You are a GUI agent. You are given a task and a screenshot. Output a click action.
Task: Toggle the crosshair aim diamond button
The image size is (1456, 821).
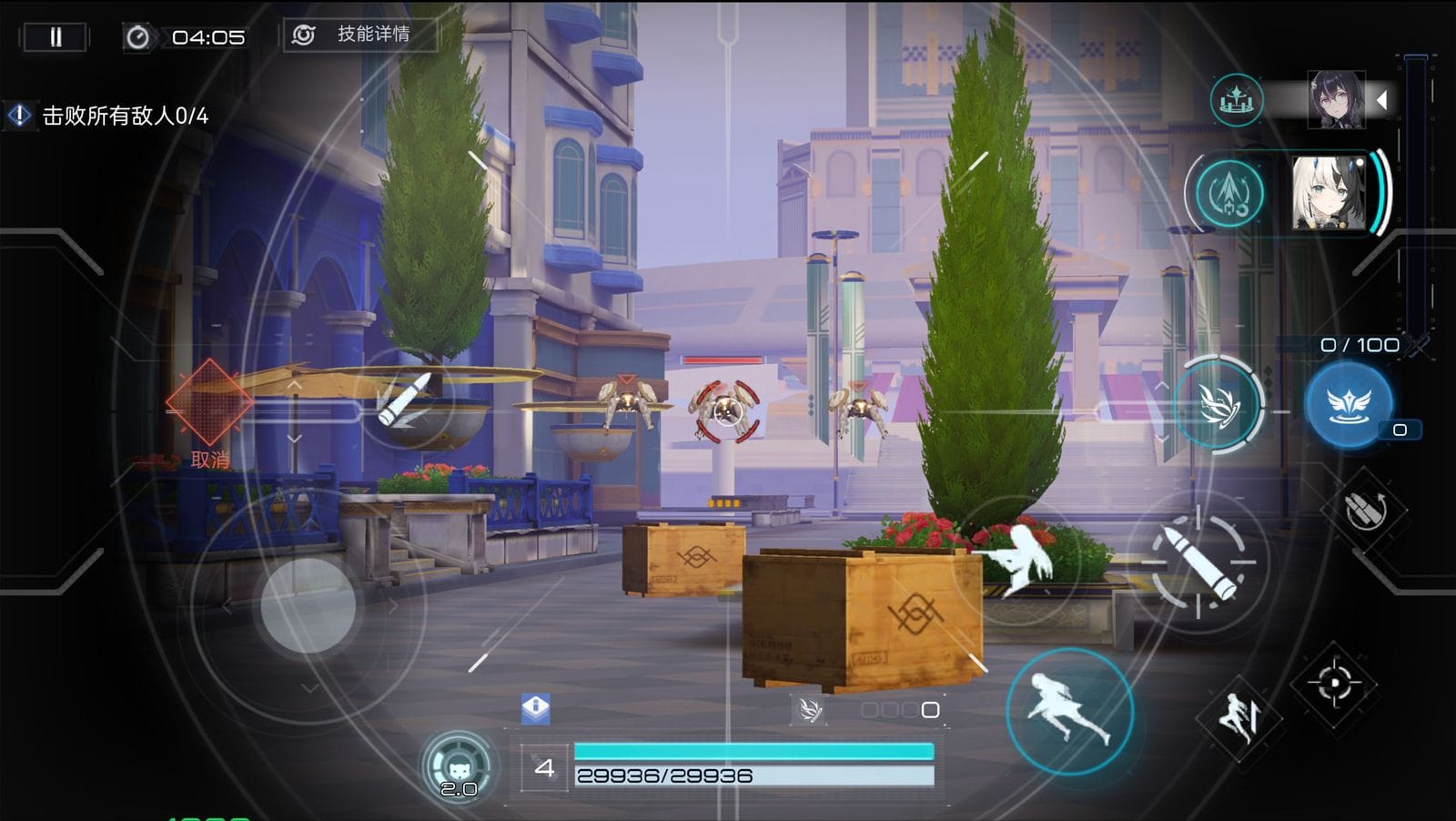pos(1334,683)
